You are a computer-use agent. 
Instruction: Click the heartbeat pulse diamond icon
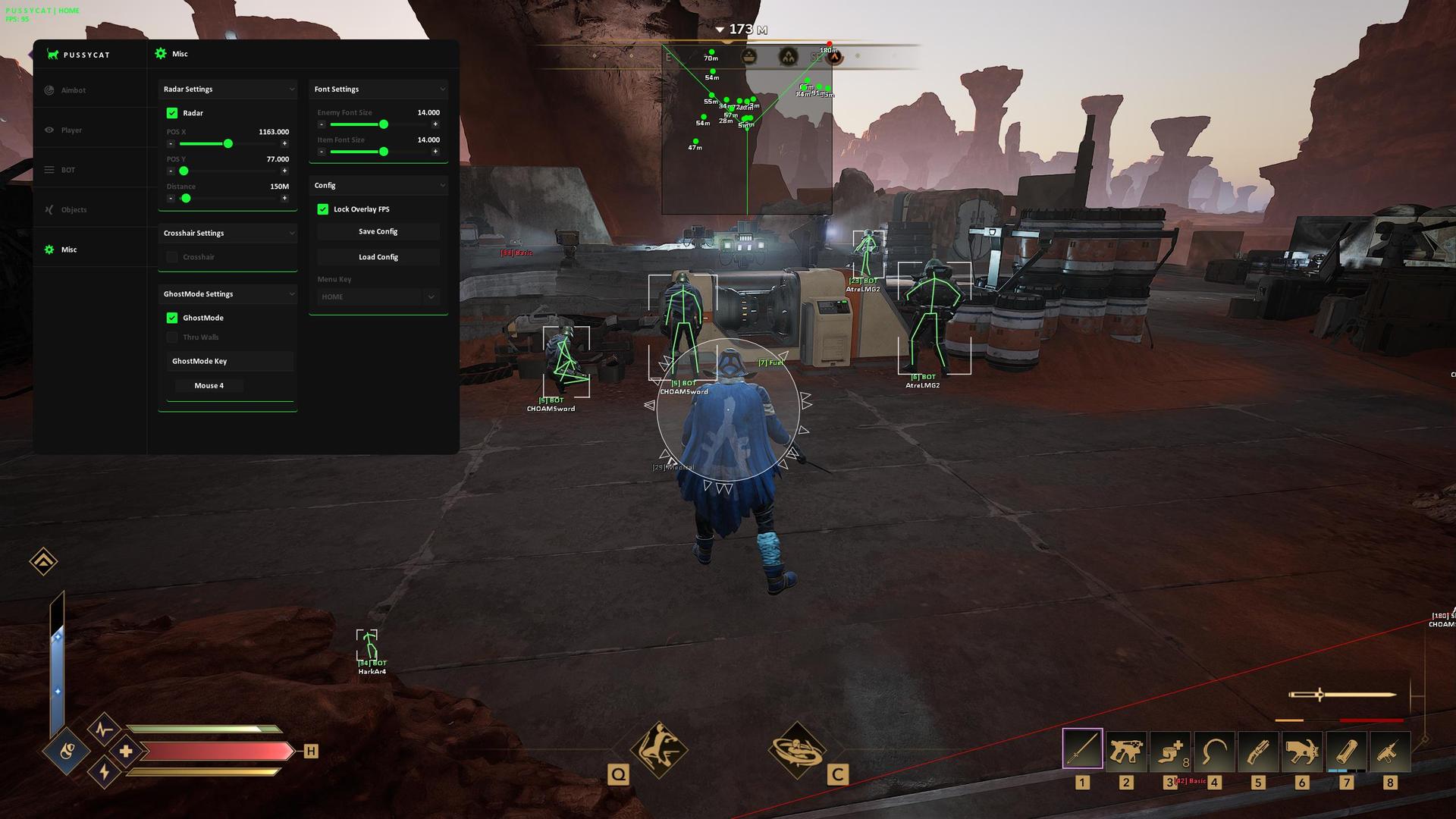tap(104, 730)
